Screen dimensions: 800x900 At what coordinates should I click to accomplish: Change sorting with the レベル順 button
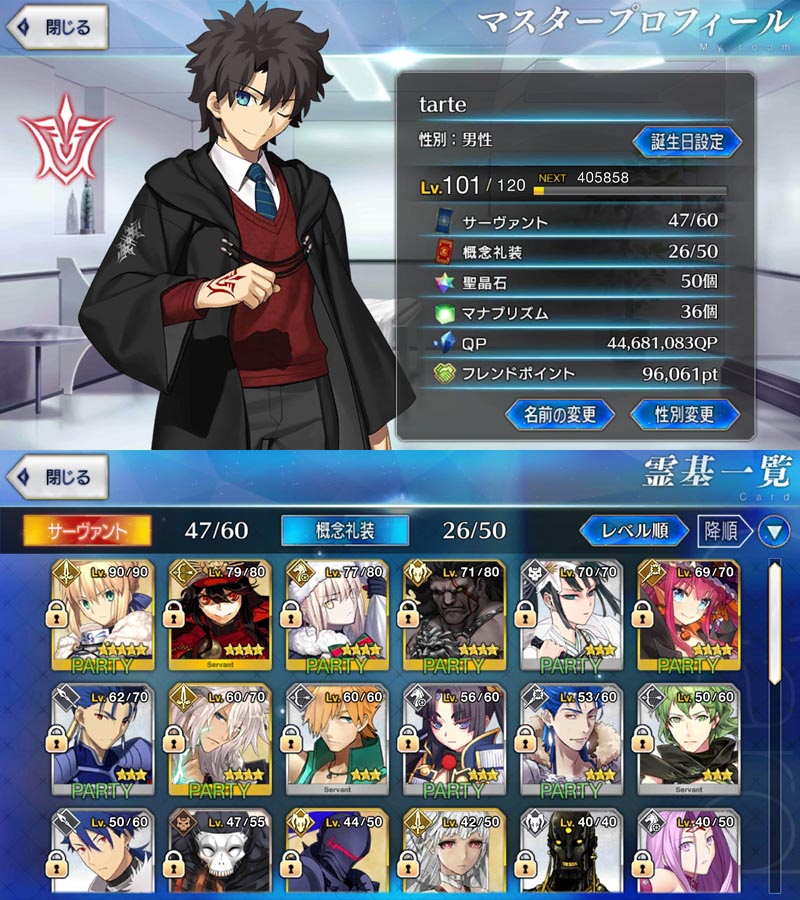[x=634, y=530]
